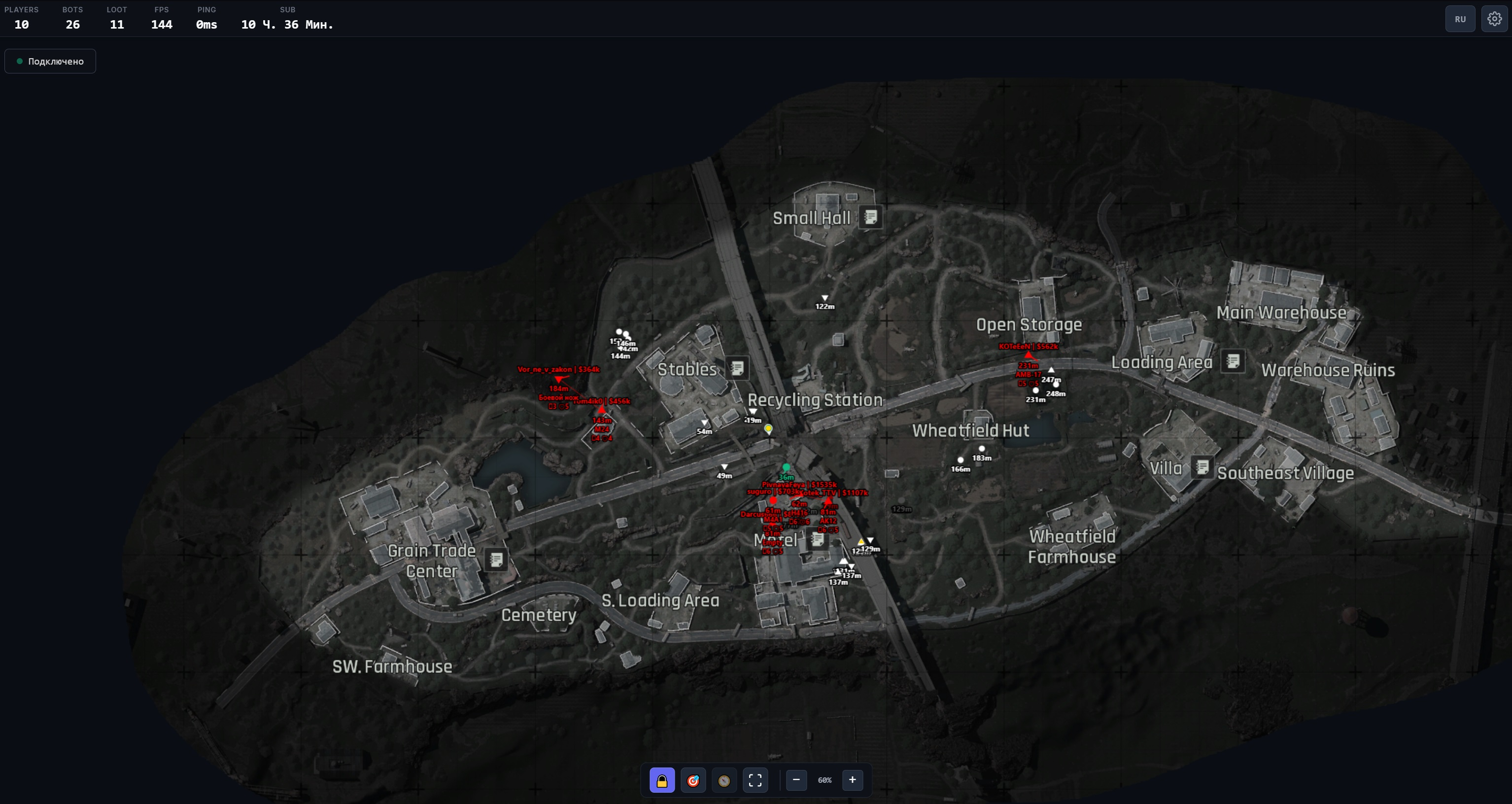
Task: Activate the target dartboard button
Action: (x=692, y=780)
